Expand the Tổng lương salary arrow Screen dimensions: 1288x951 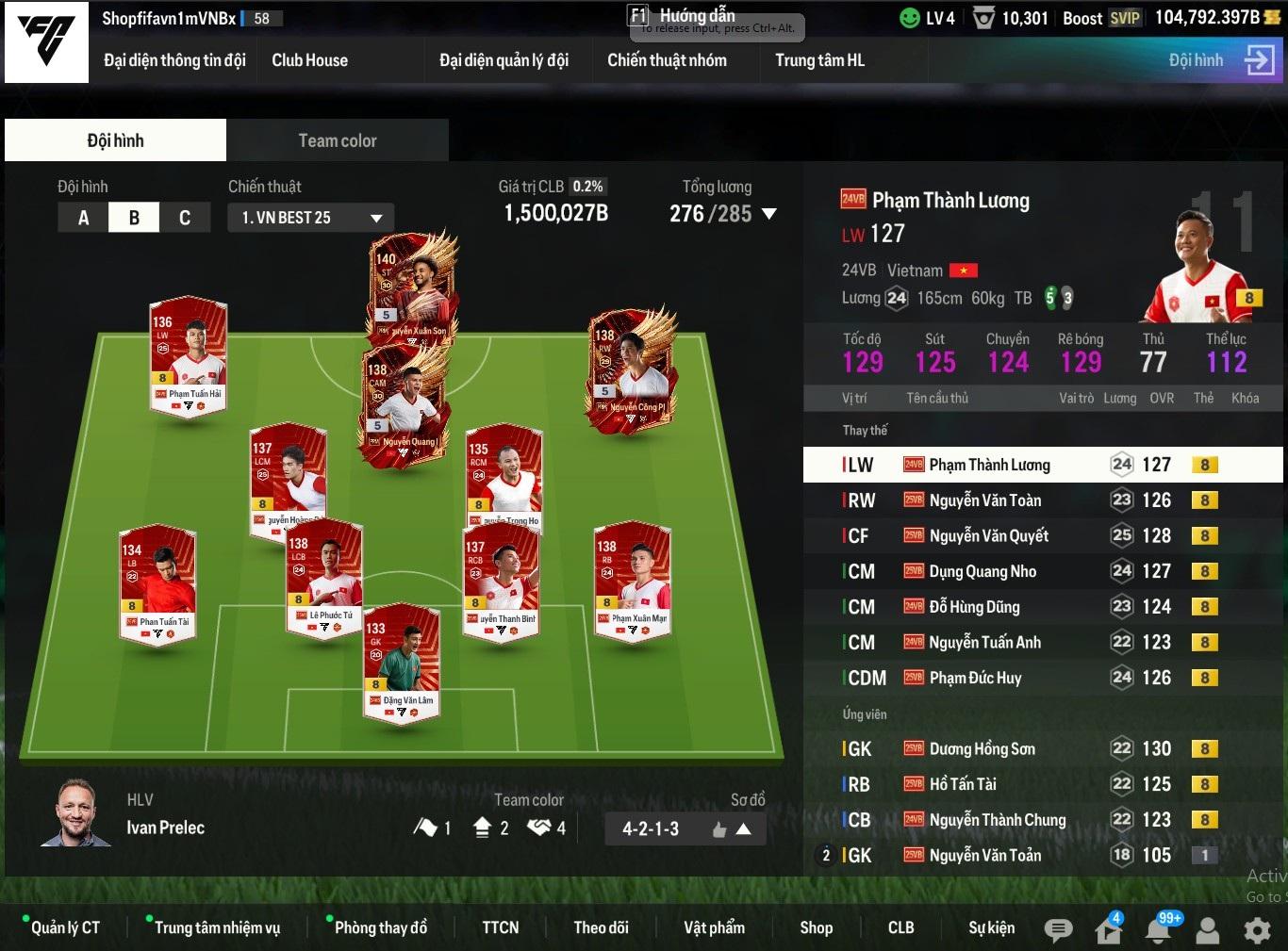click(769, 214)
